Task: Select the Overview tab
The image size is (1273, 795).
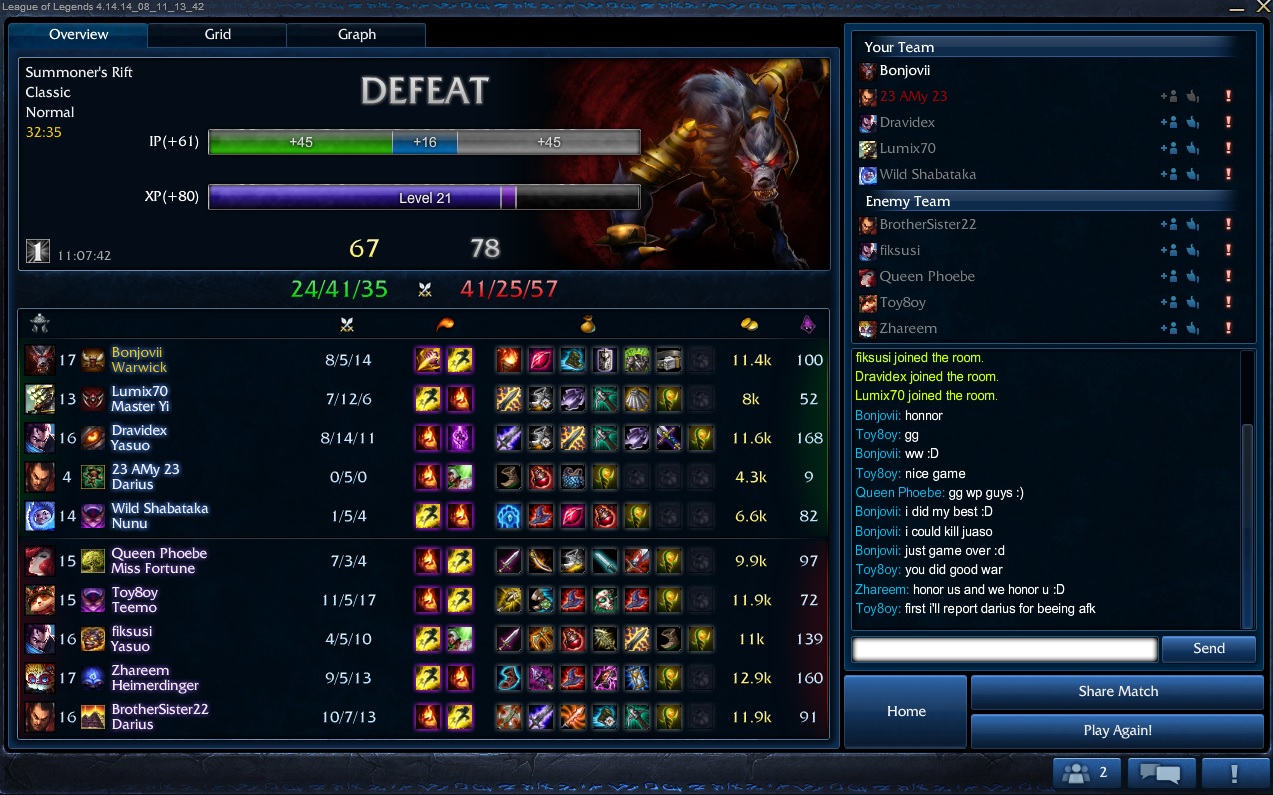Action: pyautogui.click(x=78, y=35)
